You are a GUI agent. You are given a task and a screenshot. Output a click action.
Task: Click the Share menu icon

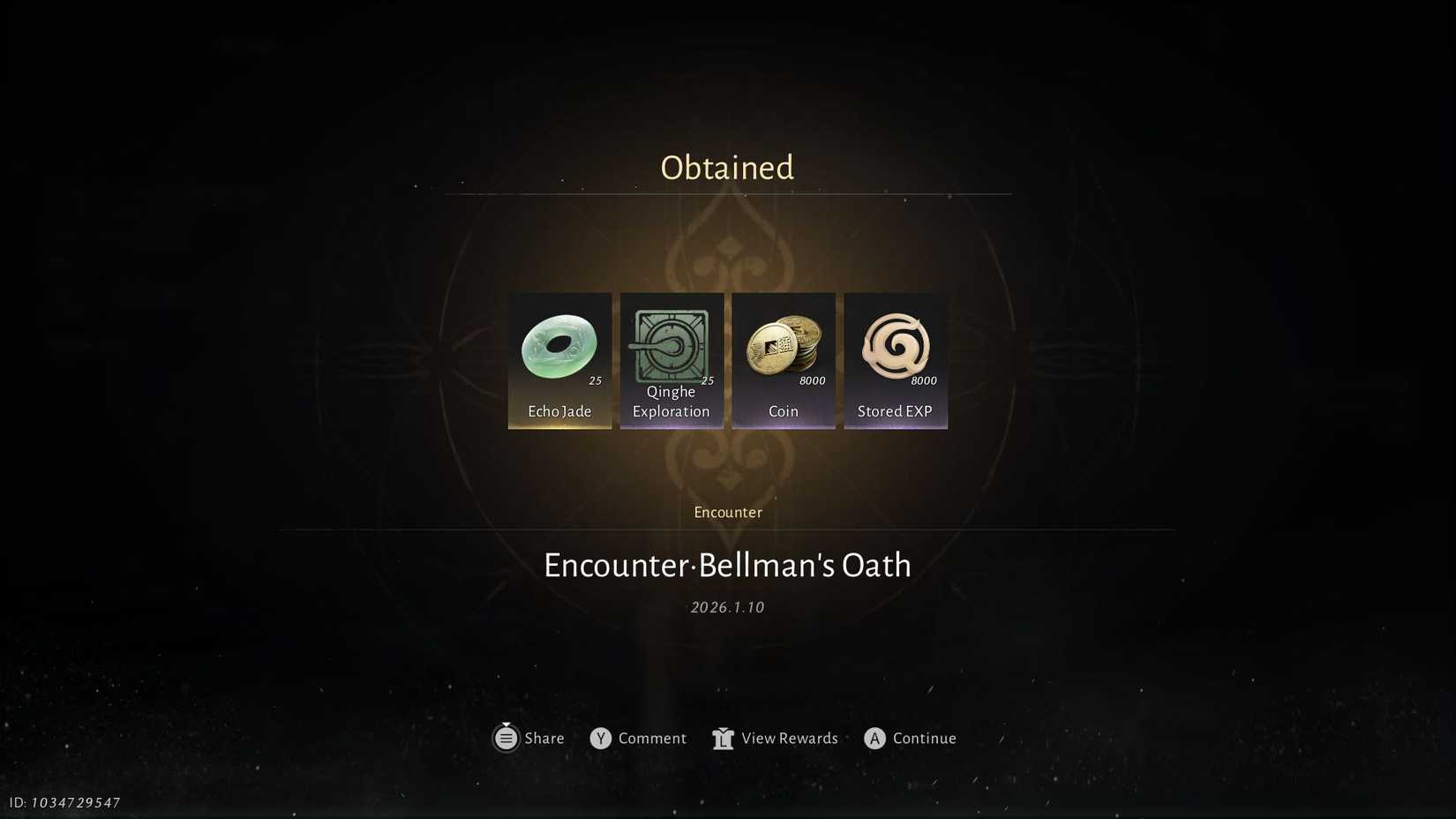pyautogui.click(x=506, y=738)
